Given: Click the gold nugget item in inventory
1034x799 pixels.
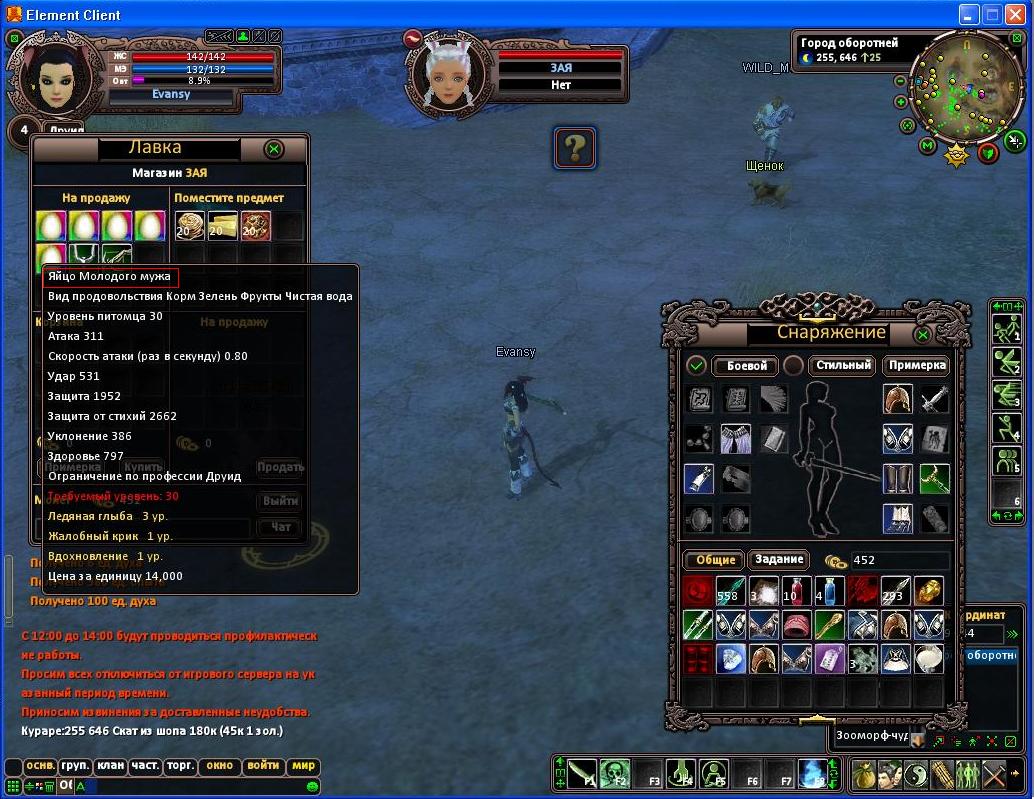Looking at the screenshot, I should point(929,591).
